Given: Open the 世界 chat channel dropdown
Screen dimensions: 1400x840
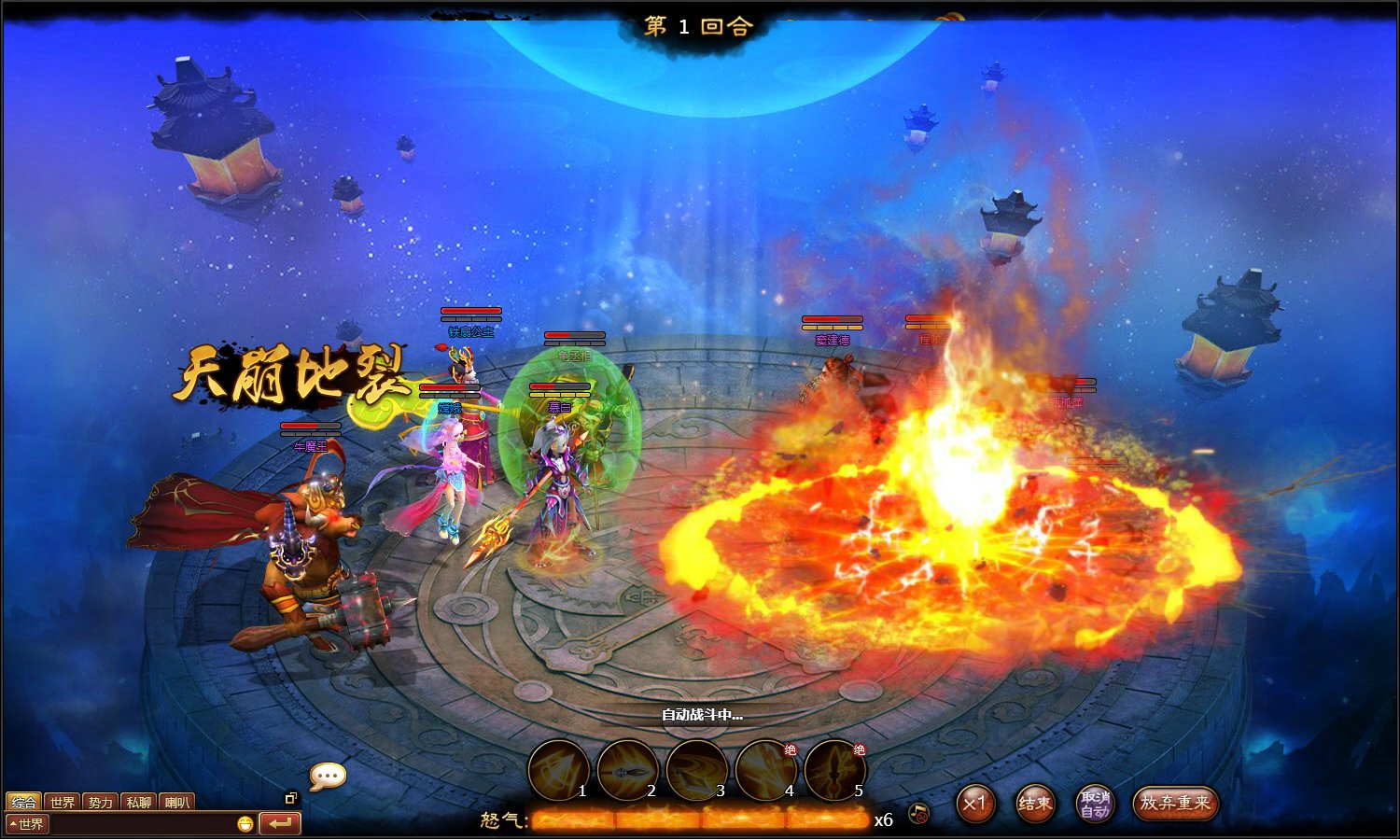Looking at the screenshot, I should click(26, 824).
